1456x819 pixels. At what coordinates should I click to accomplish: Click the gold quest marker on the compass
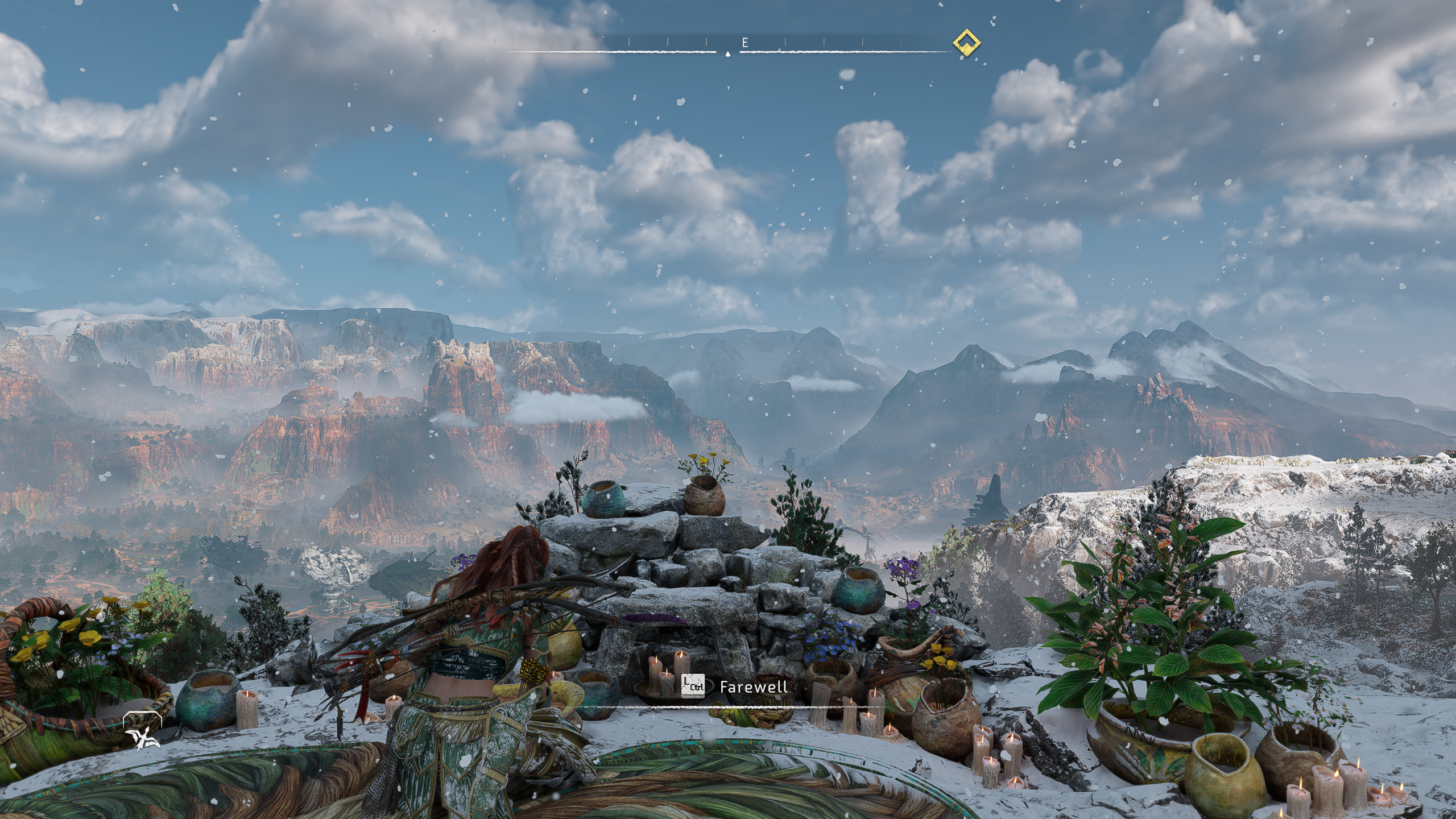click(x=966, y=43)
